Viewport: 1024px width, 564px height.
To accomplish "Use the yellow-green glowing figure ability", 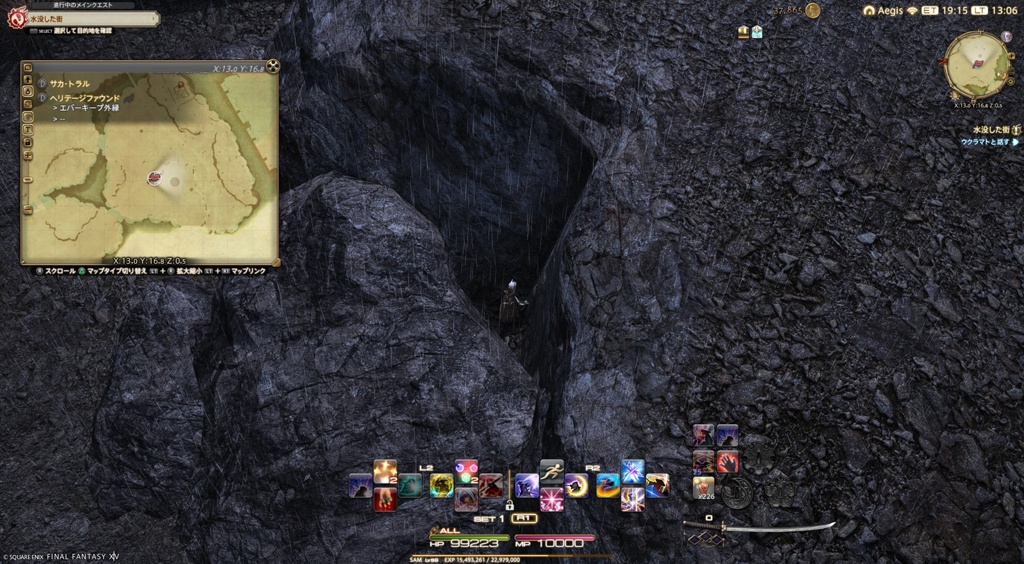I will [441, 485].
